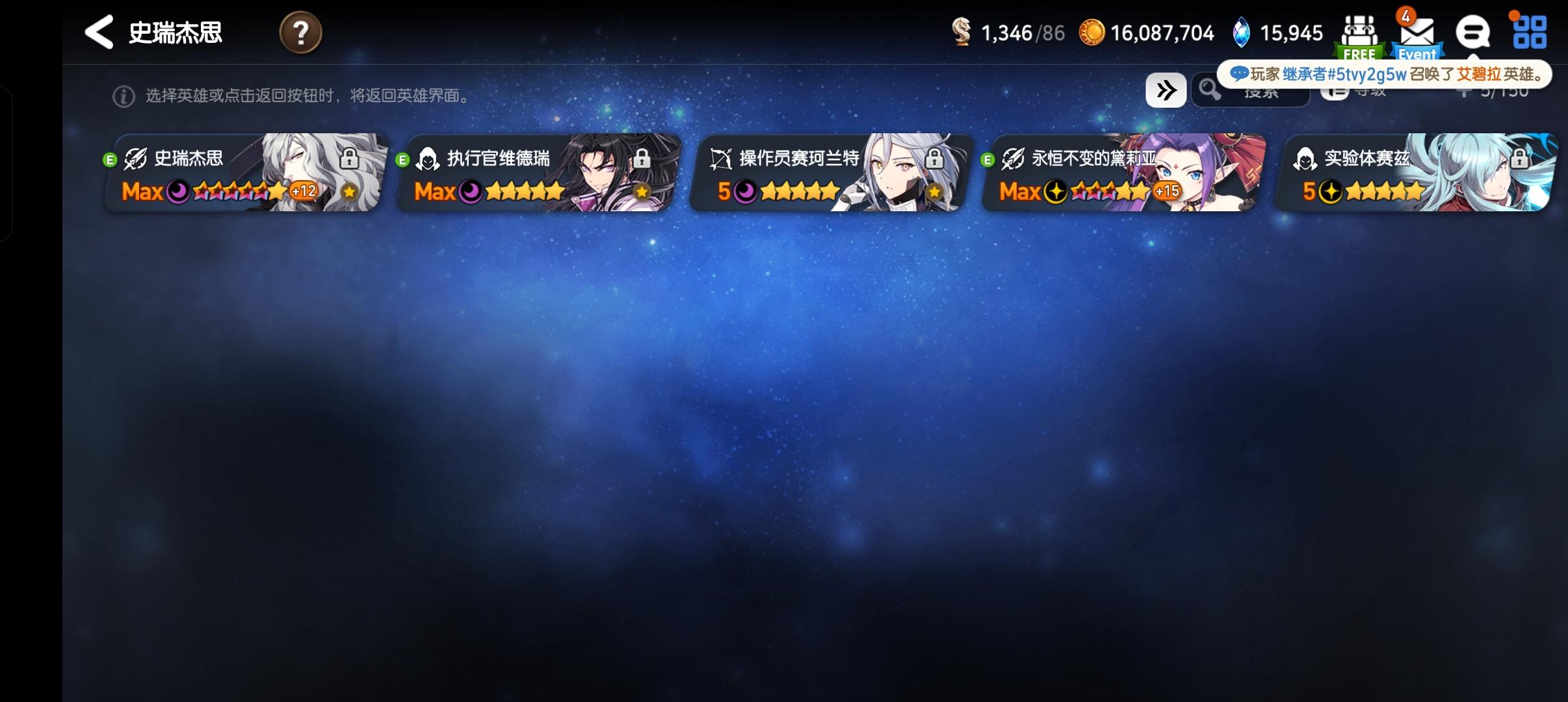Screen dimensions: 1568x702
Task: Click the help question mark icon
Action: pyautogui.click(x=301, y=32)
